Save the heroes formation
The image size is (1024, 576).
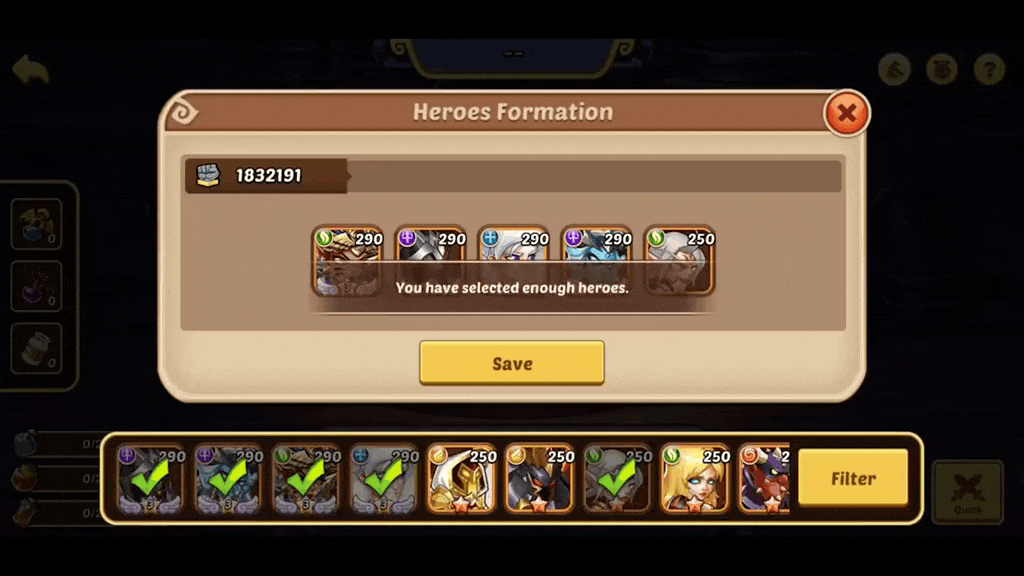(x=511, y=363)
